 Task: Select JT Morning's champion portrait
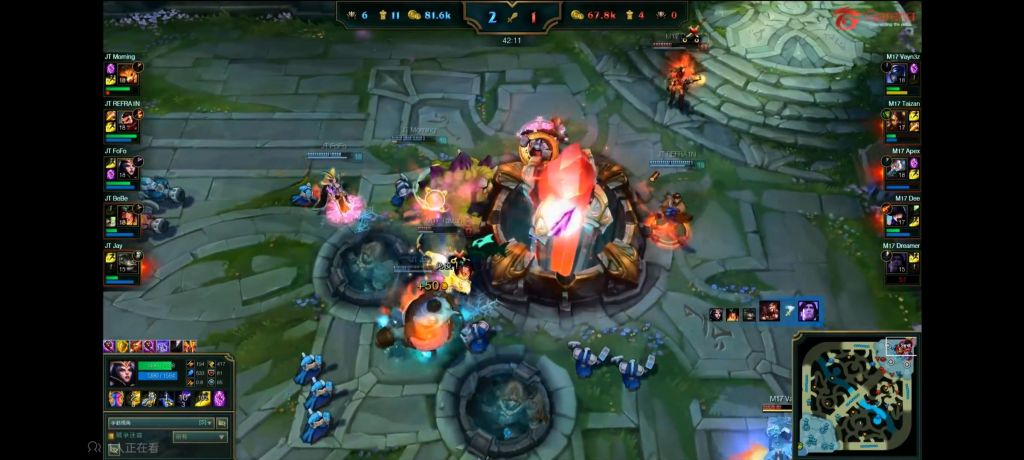(x=128, y=76)
